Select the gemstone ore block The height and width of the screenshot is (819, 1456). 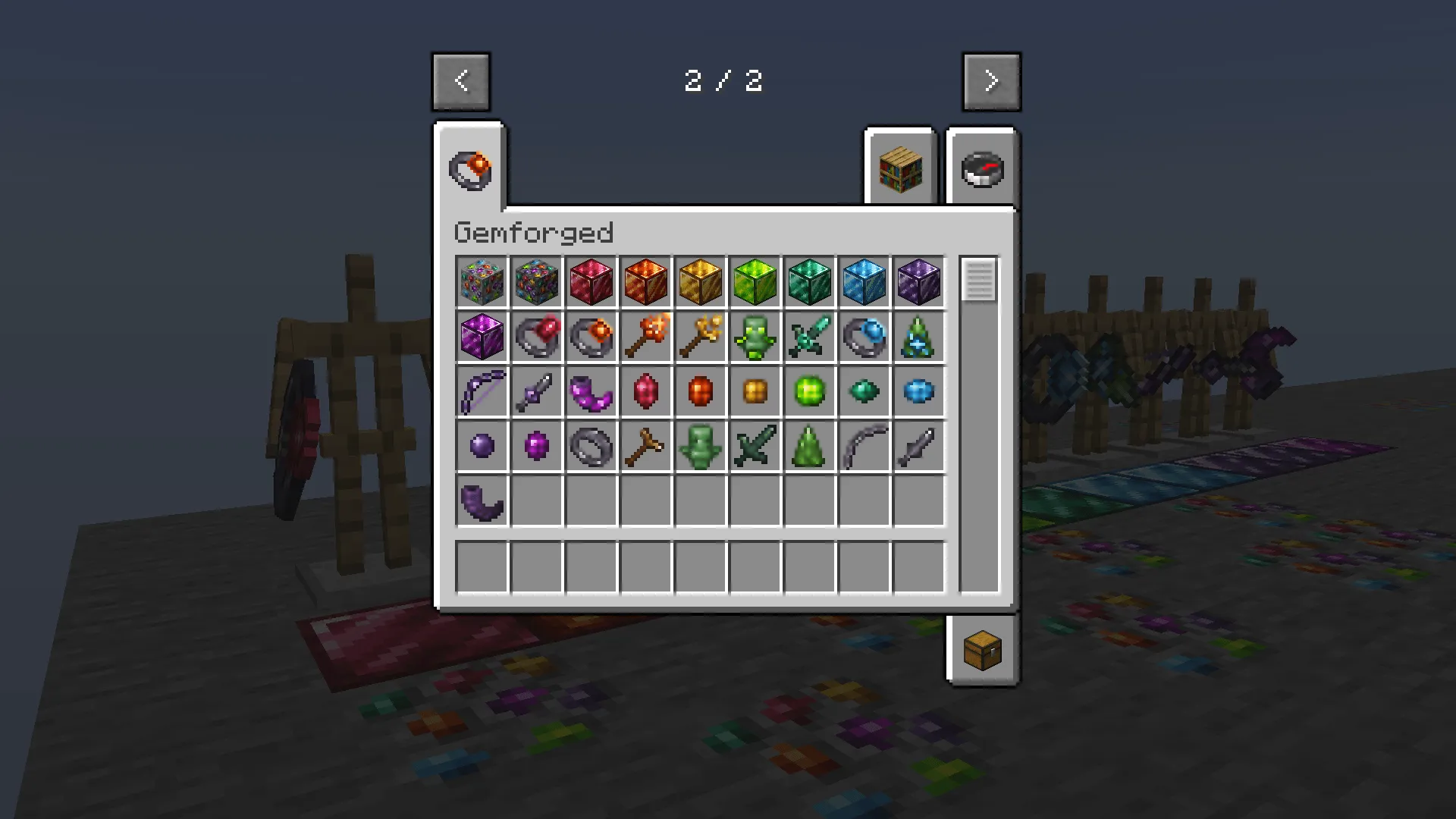click(x=482, y=282)
